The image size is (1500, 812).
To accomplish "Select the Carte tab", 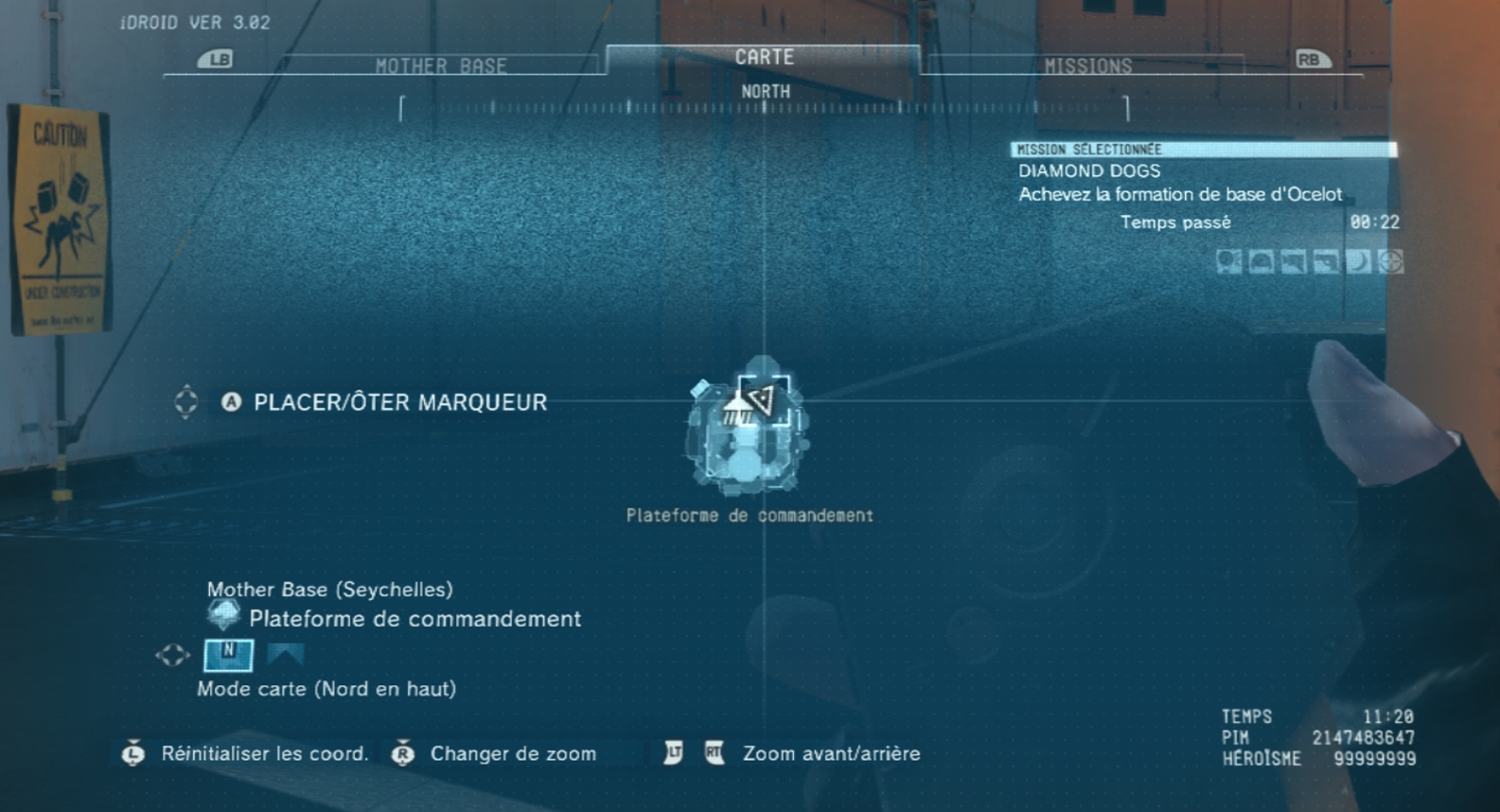I will [x=764, y=58].
